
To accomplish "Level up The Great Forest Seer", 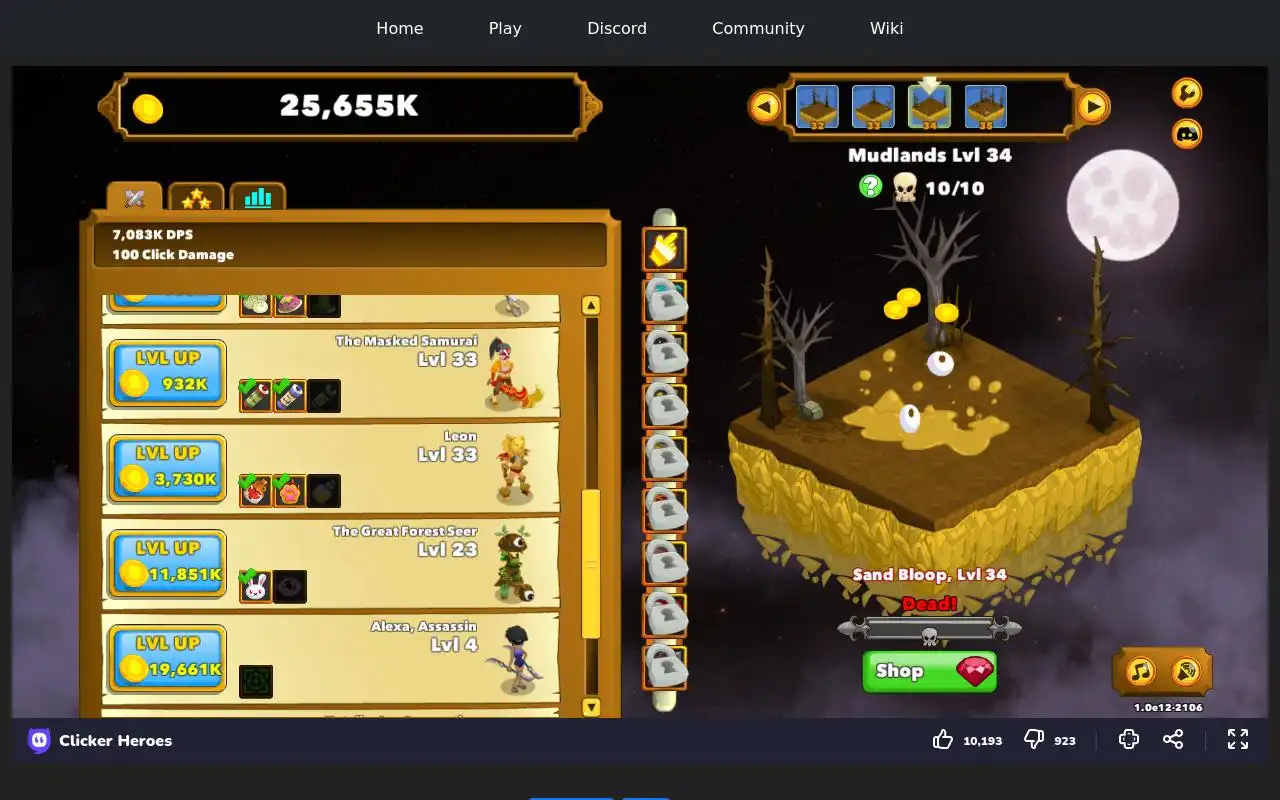I will point(167,563).
